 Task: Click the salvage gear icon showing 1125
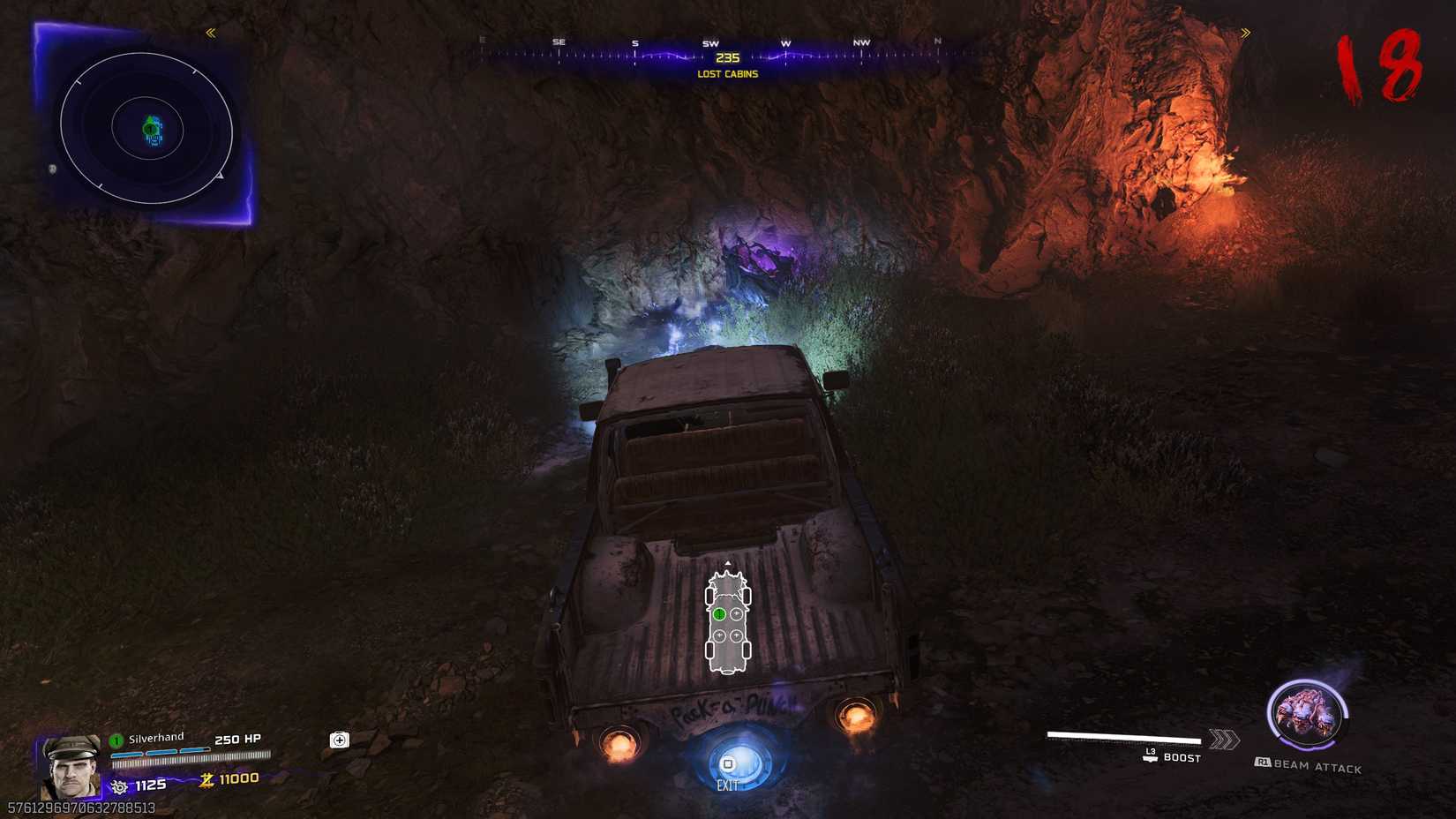pos(119,786)
